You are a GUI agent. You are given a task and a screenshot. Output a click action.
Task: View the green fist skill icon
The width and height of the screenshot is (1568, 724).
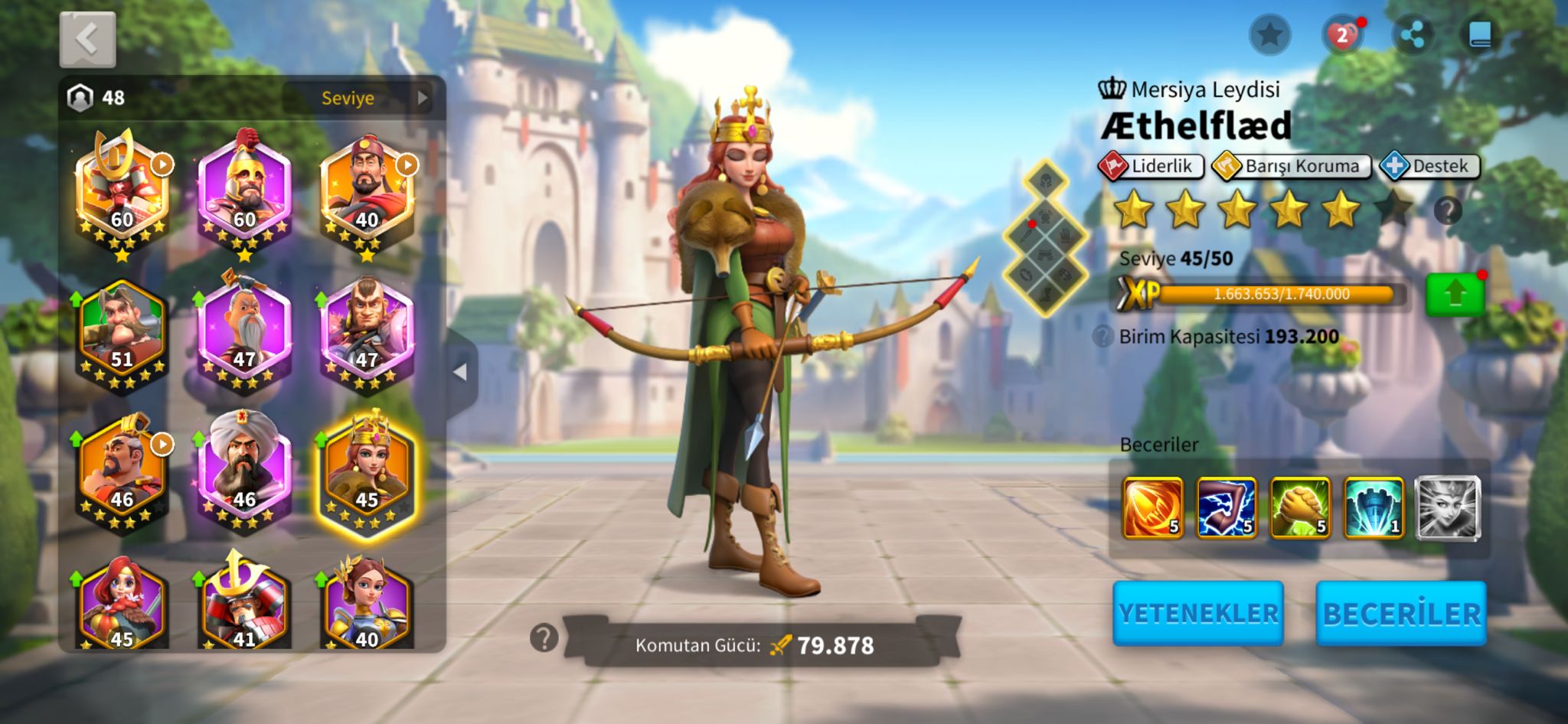(1300, 507)
